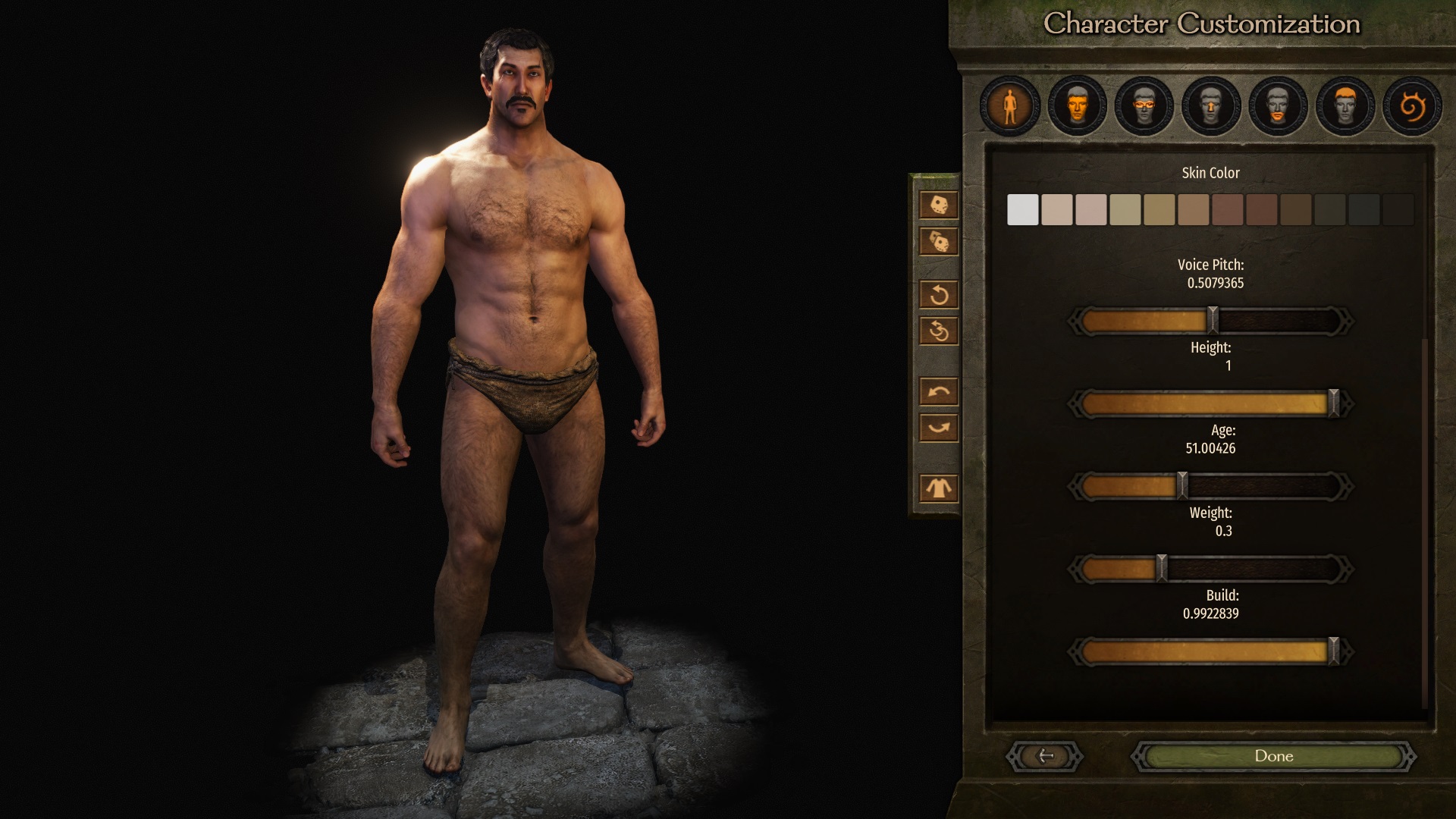
Task: Select the Nose customization tab icon
Action: click(x=1210, y=106)
